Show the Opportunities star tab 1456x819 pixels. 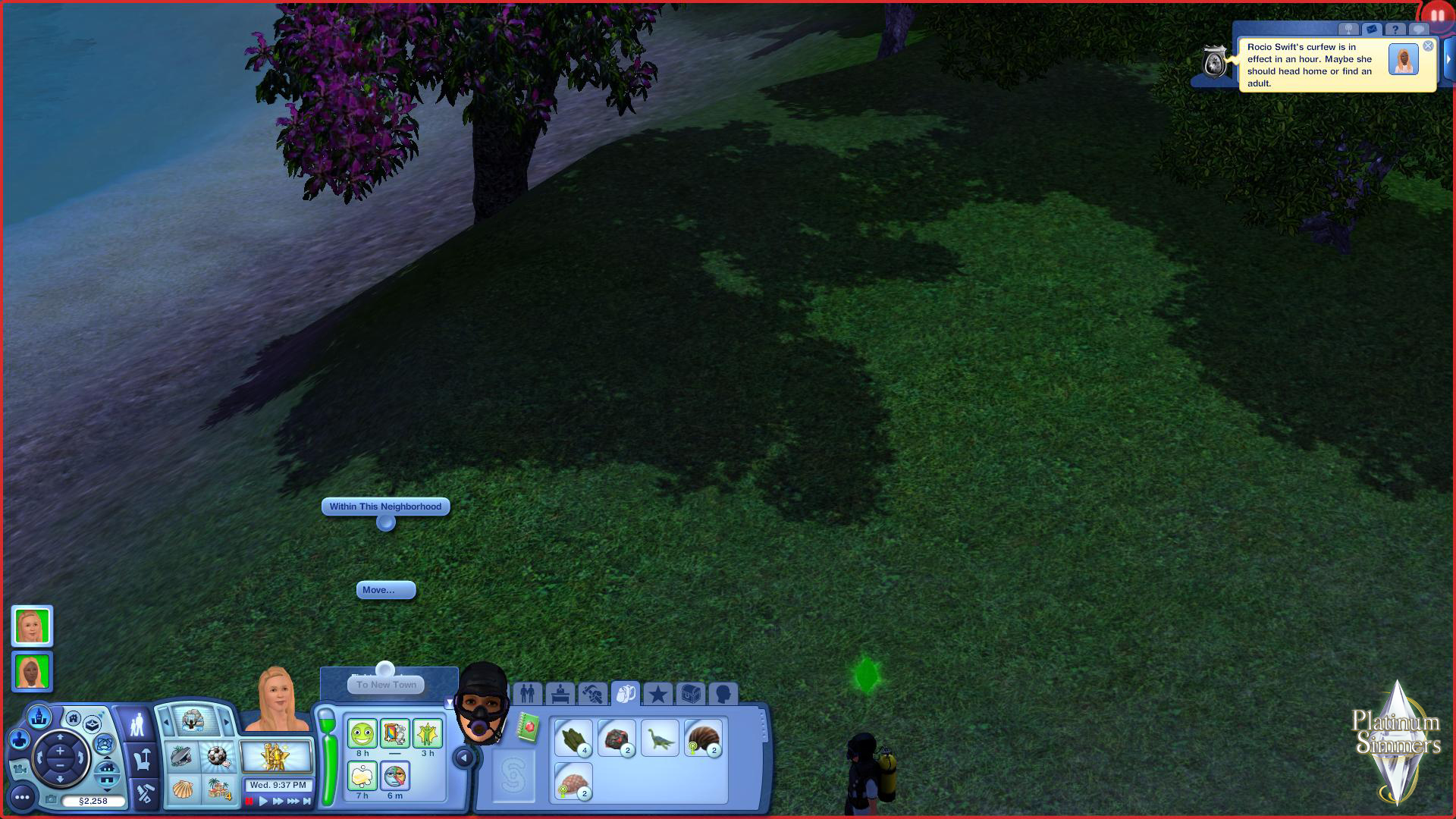pyautogui.click(x=657, y=694)
